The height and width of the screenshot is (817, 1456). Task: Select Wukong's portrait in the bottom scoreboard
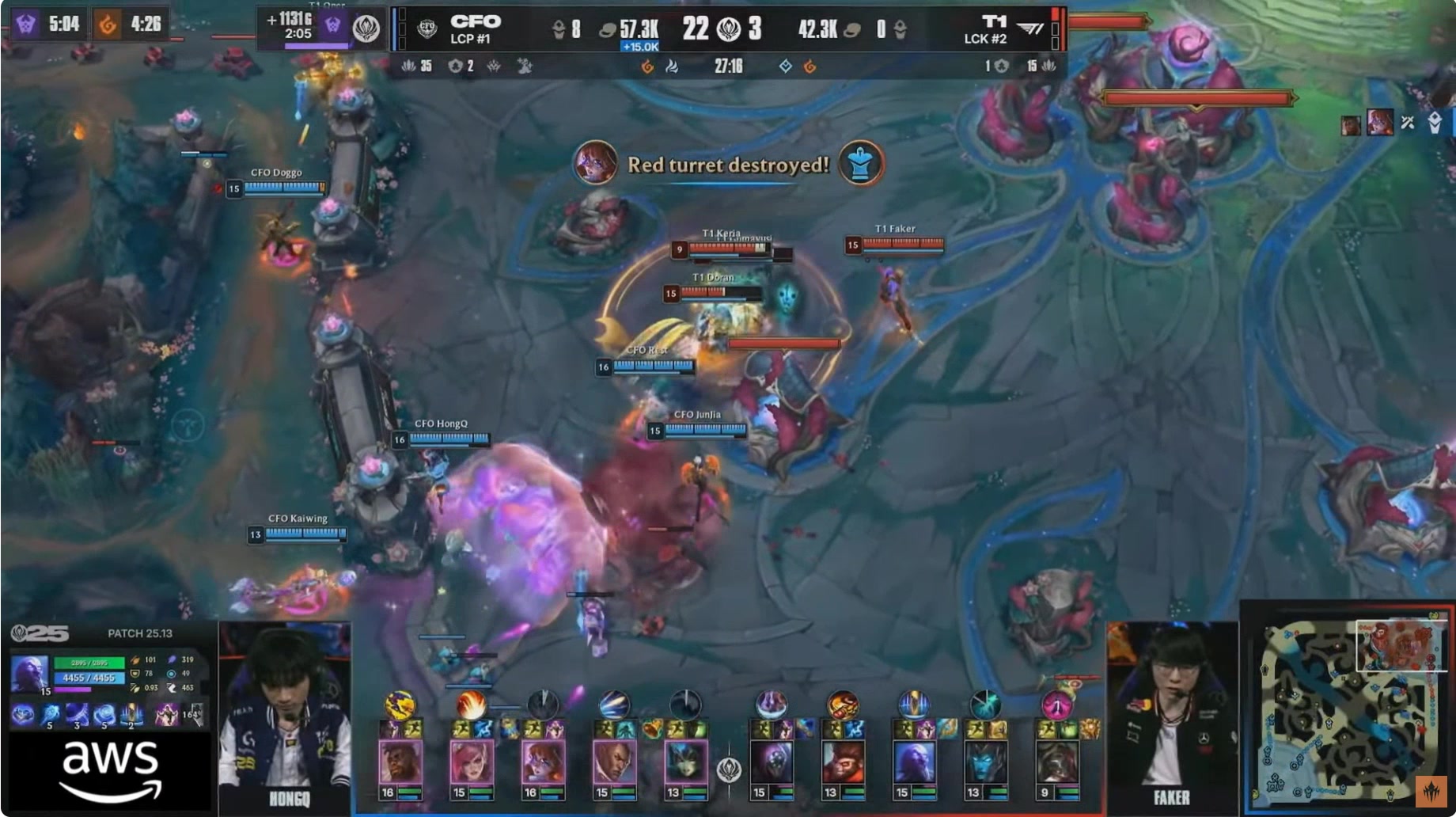[x=843, y=762]
